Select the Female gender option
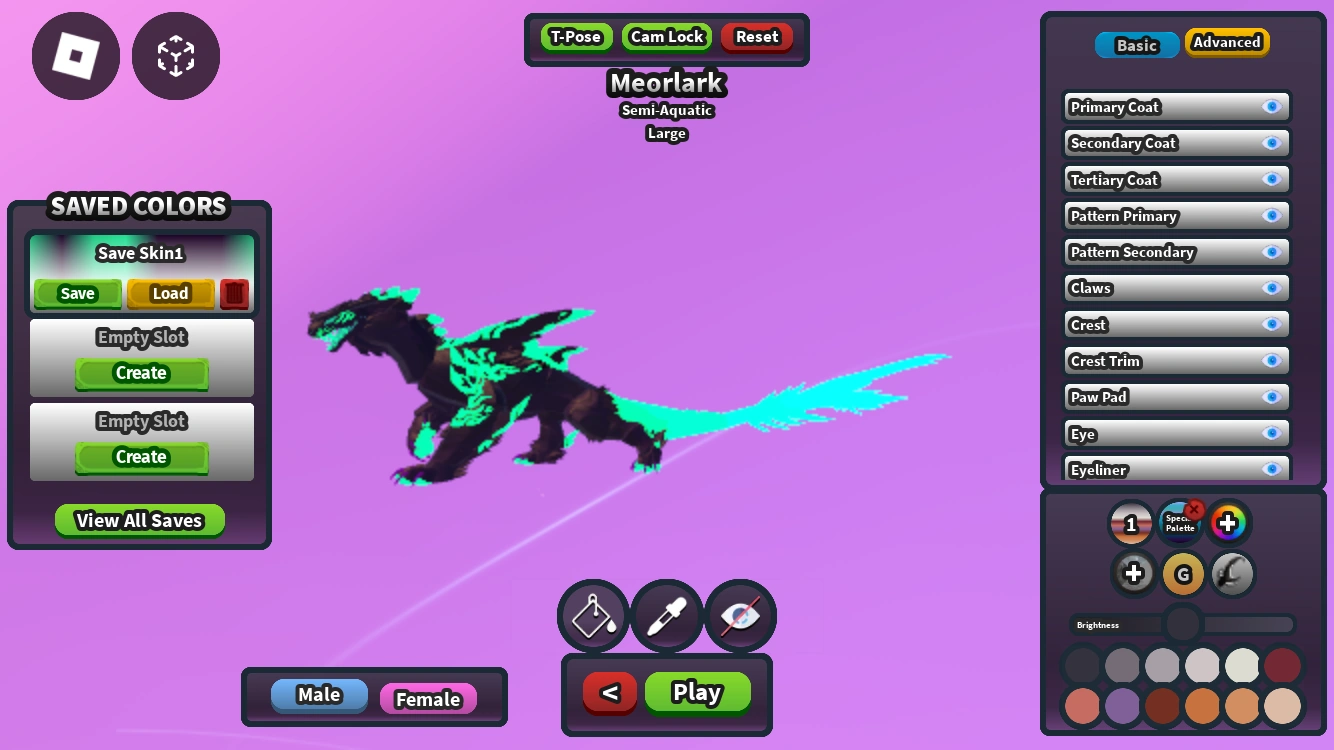This screenshot has height=750, width=1334. tap(428, 699)
